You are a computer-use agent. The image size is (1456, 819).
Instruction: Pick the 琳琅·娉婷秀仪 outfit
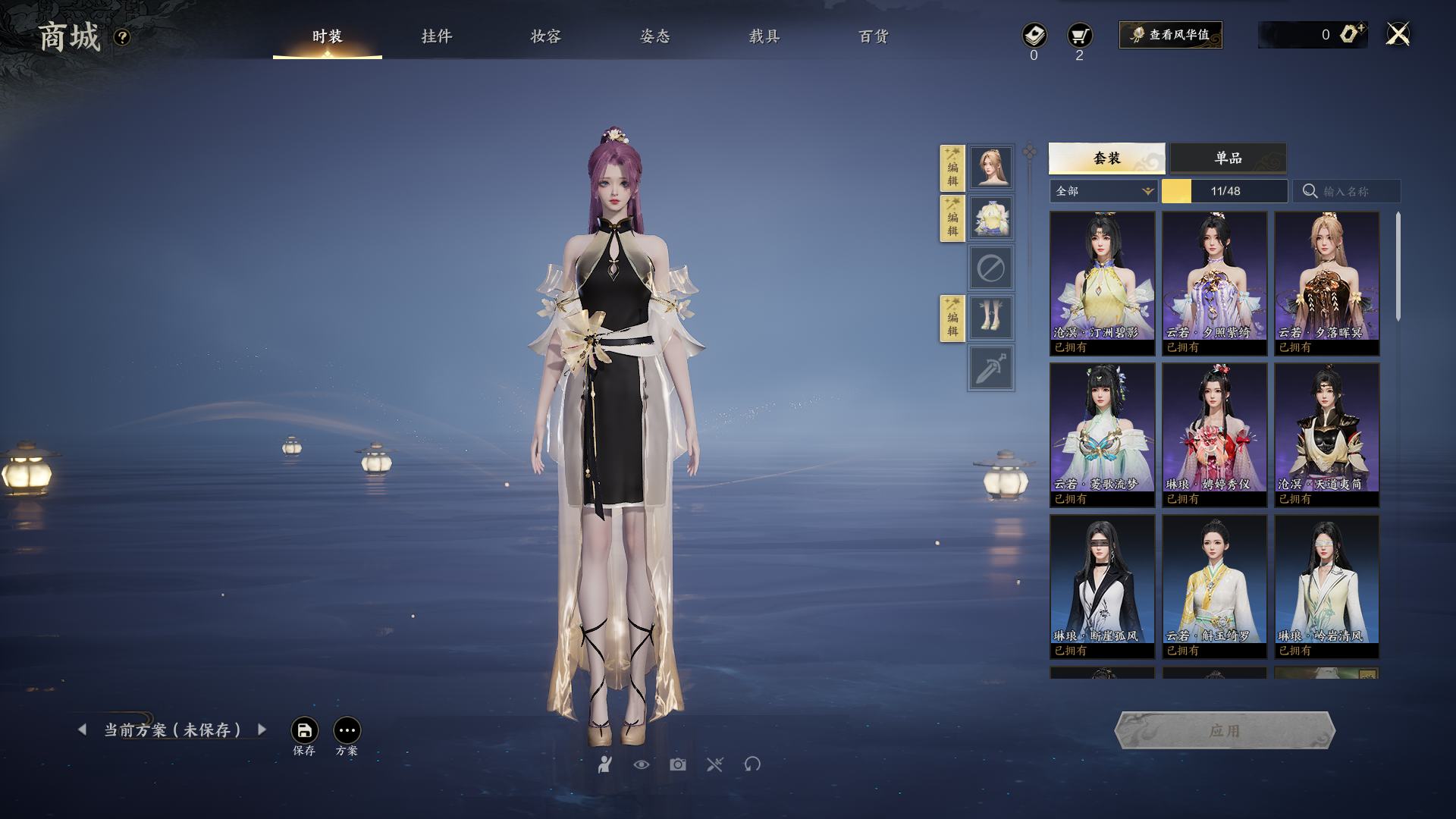[x=1214, y=434]
